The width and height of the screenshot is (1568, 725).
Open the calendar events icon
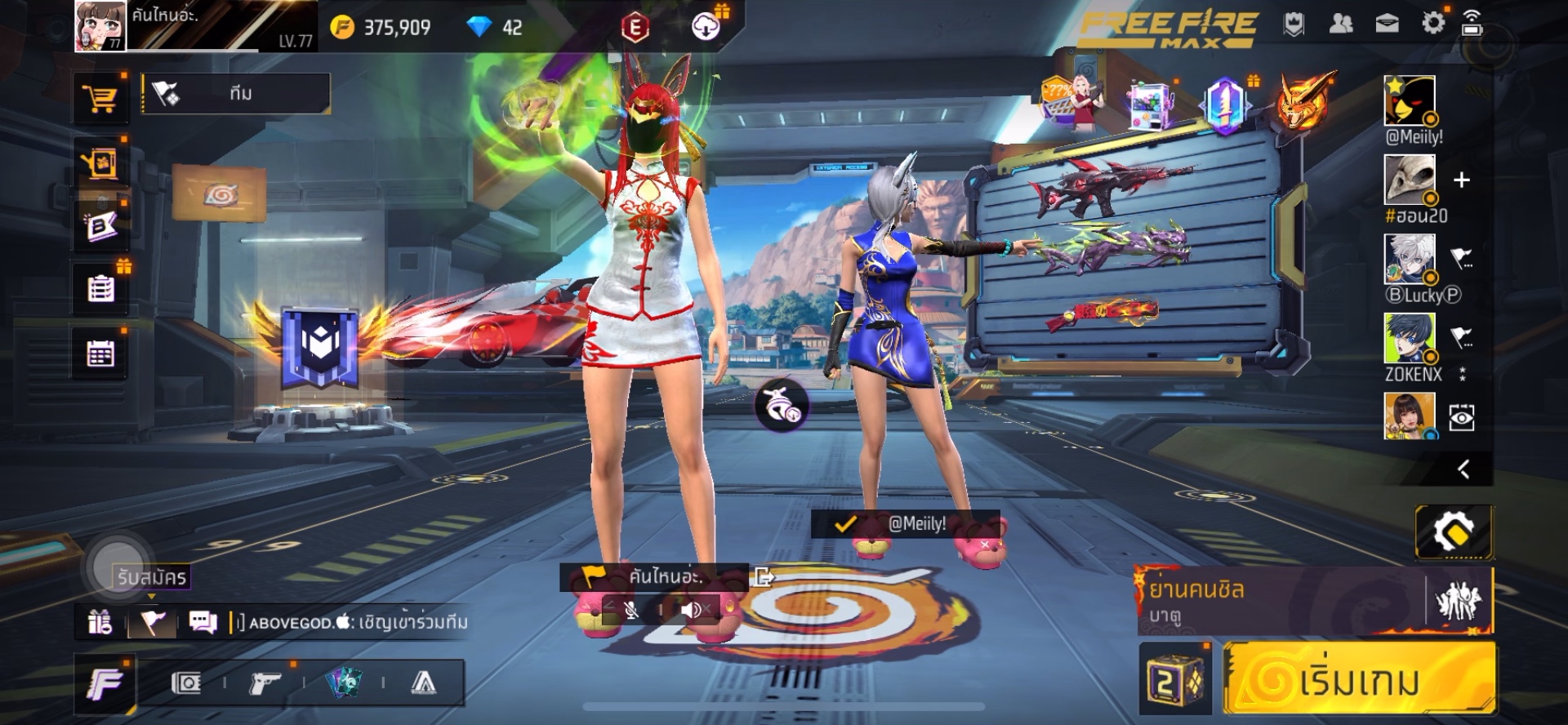(x=100, y=354)
